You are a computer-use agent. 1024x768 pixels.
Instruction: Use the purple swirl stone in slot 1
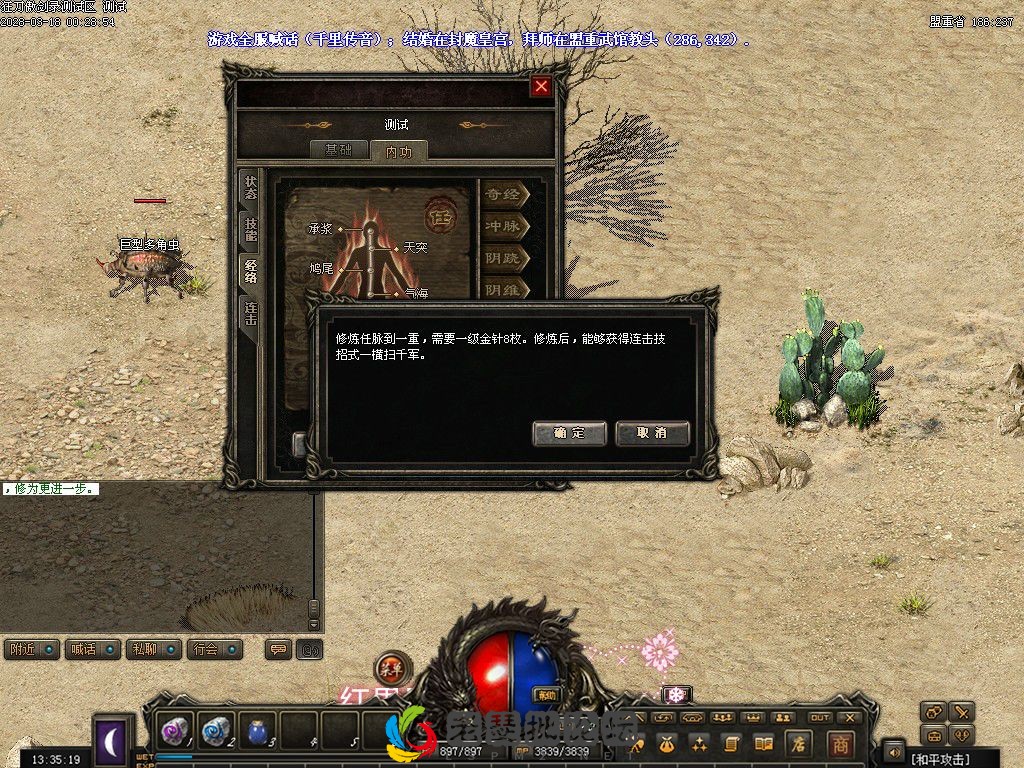176,732
